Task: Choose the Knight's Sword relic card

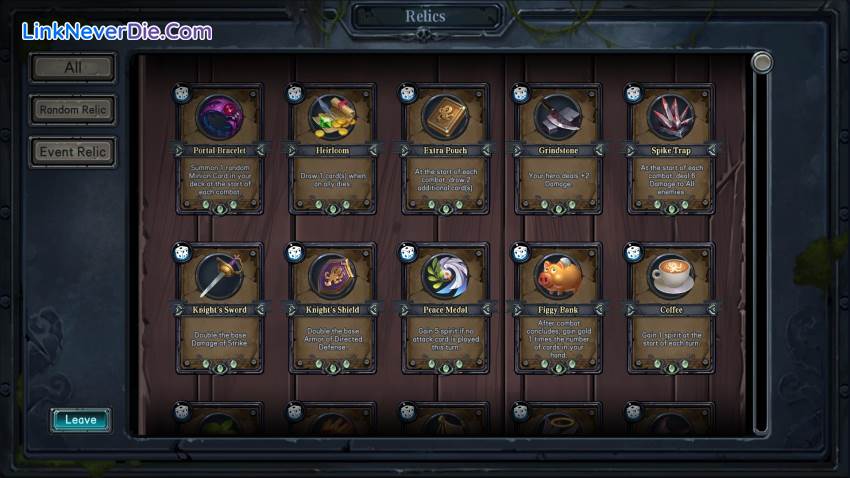Action: [x=221, y=309]
